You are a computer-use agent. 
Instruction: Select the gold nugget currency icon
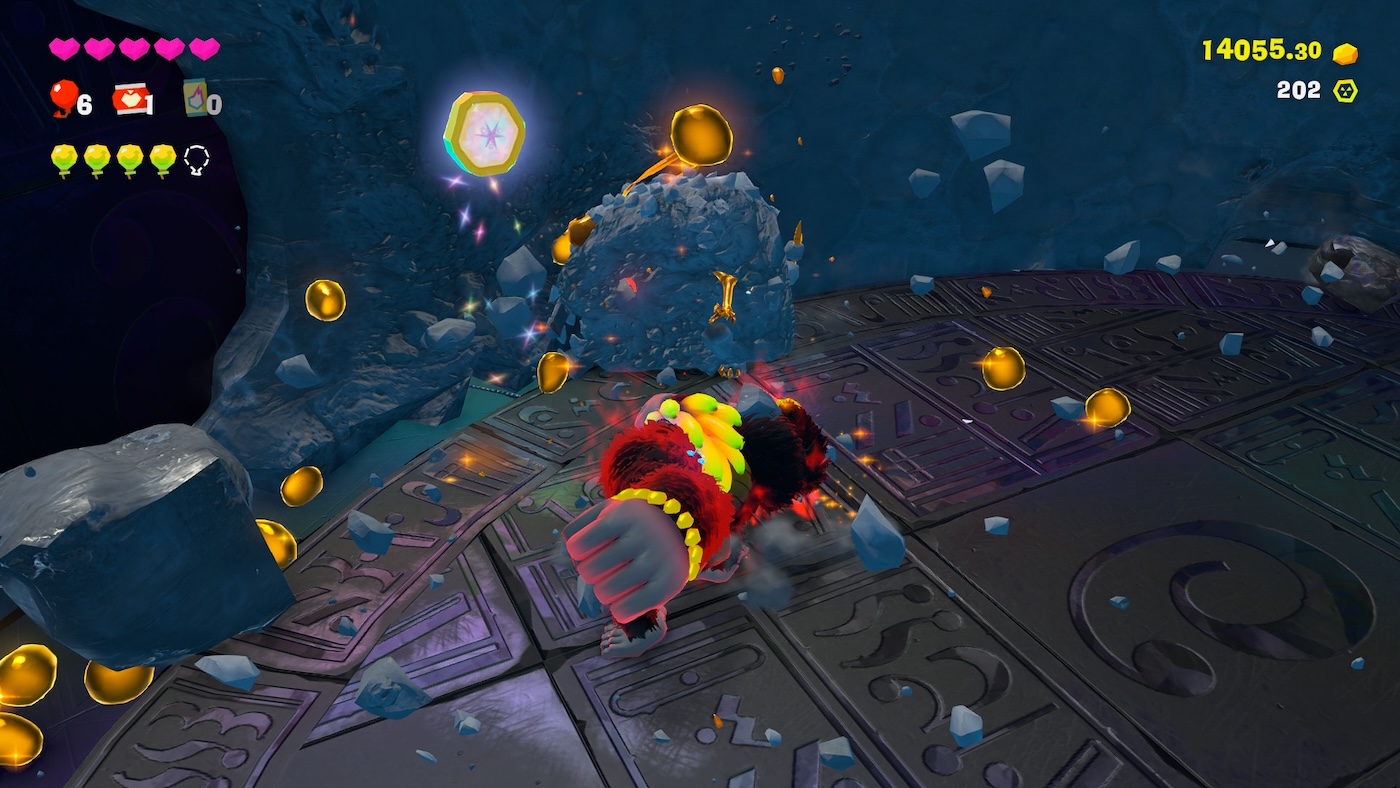[x=1346, y=53]
